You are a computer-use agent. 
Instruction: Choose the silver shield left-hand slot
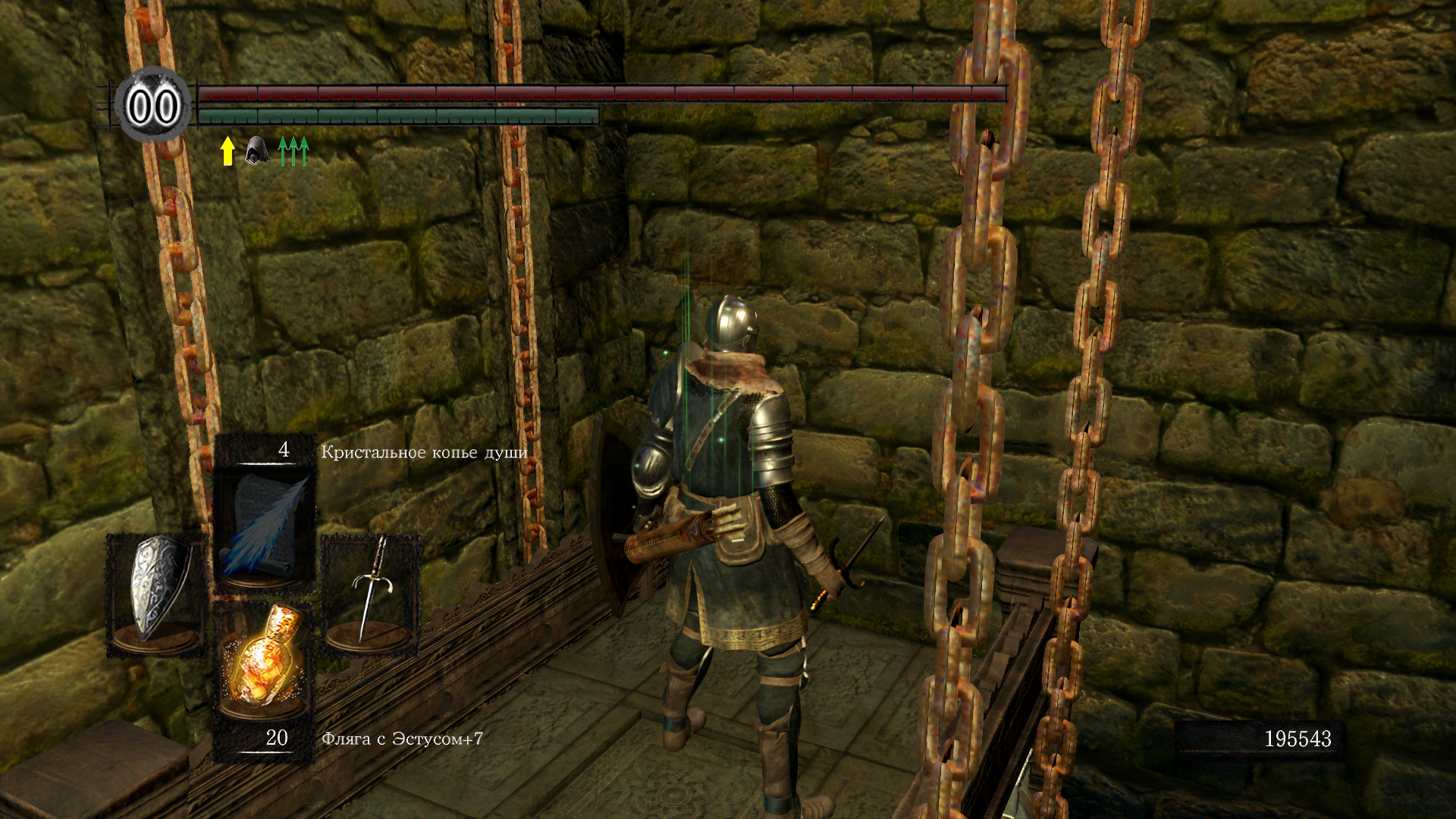click(156, 591)
